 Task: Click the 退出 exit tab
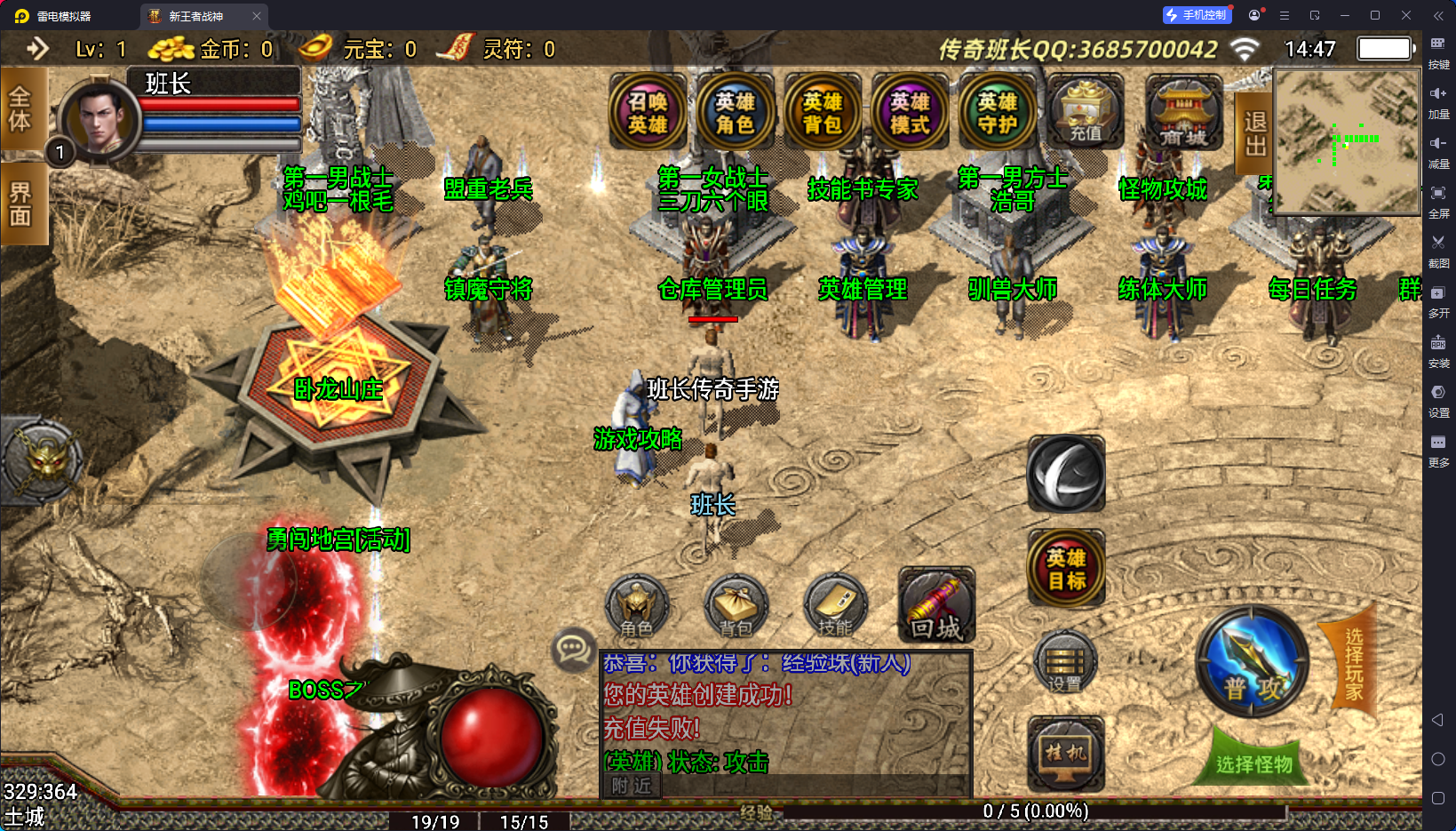click(x=1254, y=133)
